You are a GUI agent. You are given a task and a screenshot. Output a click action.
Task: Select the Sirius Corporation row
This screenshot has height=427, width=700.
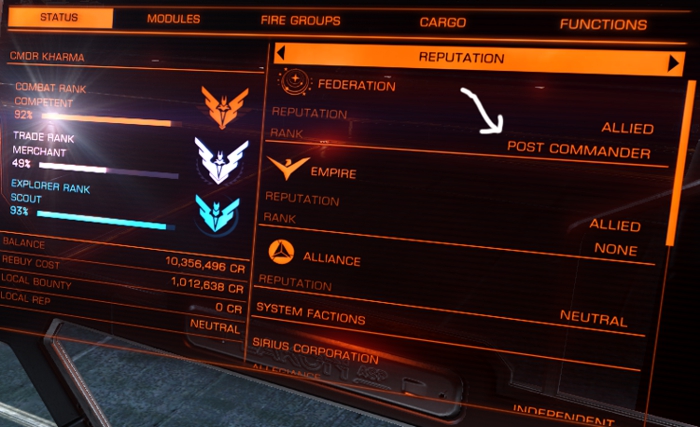(x=317, y=351)
